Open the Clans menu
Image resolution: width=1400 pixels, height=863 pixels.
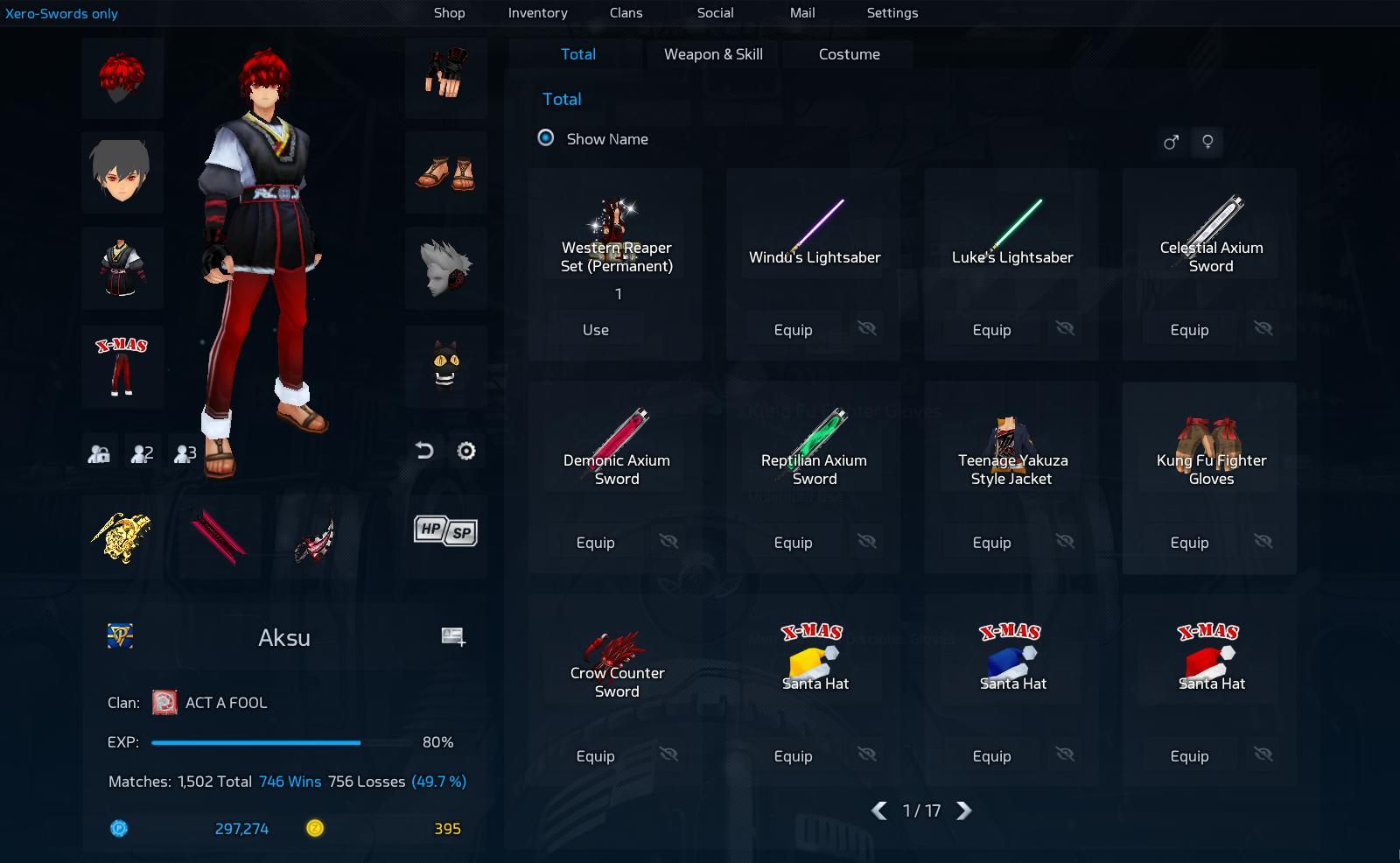pyautogui.click(x=626, y=13)
